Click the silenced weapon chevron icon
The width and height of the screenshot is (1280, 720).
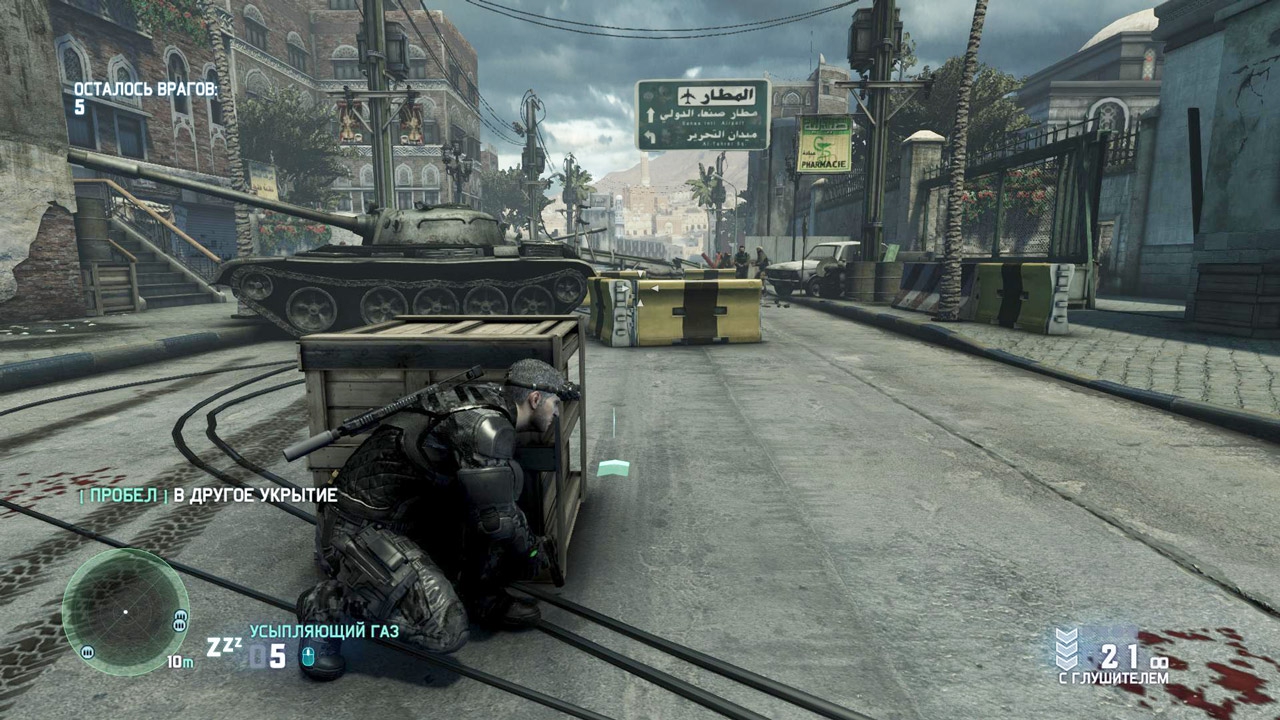pyautogui.click(x=1067, y=649)
